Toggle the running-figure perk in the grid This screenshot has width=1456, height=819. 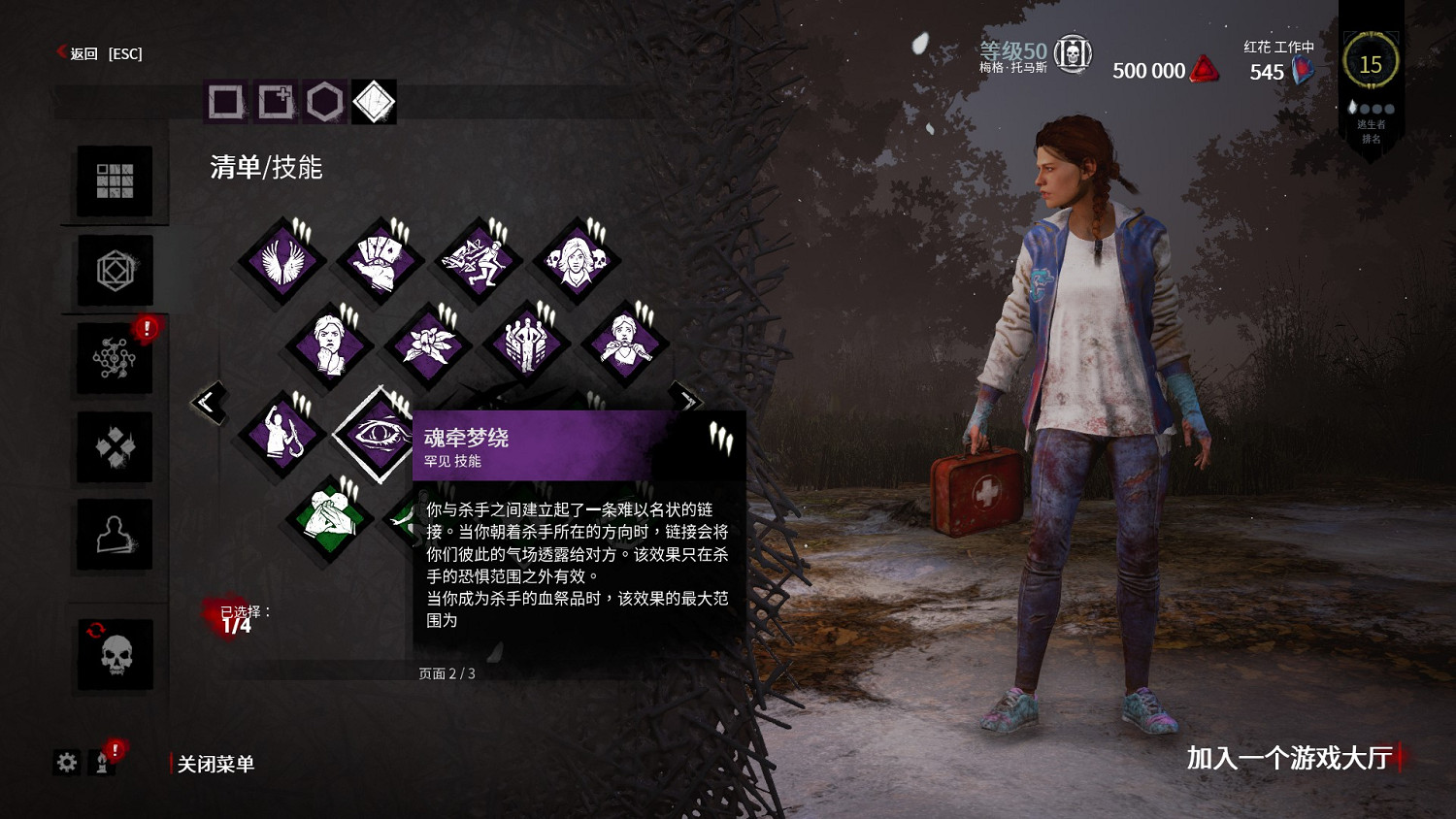click(479, 260)
